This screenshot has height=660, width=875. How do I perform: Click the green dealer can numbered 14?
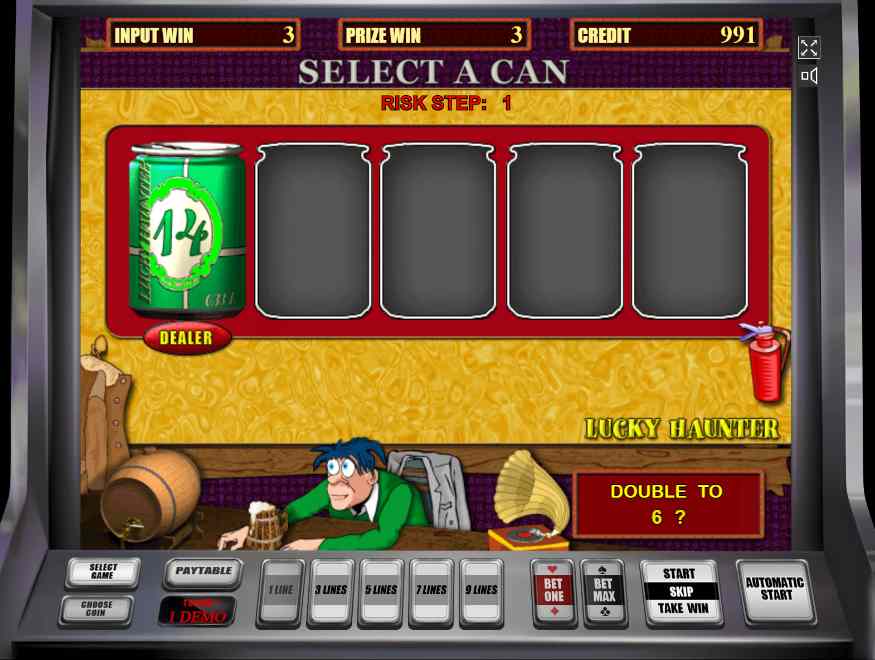187,231
